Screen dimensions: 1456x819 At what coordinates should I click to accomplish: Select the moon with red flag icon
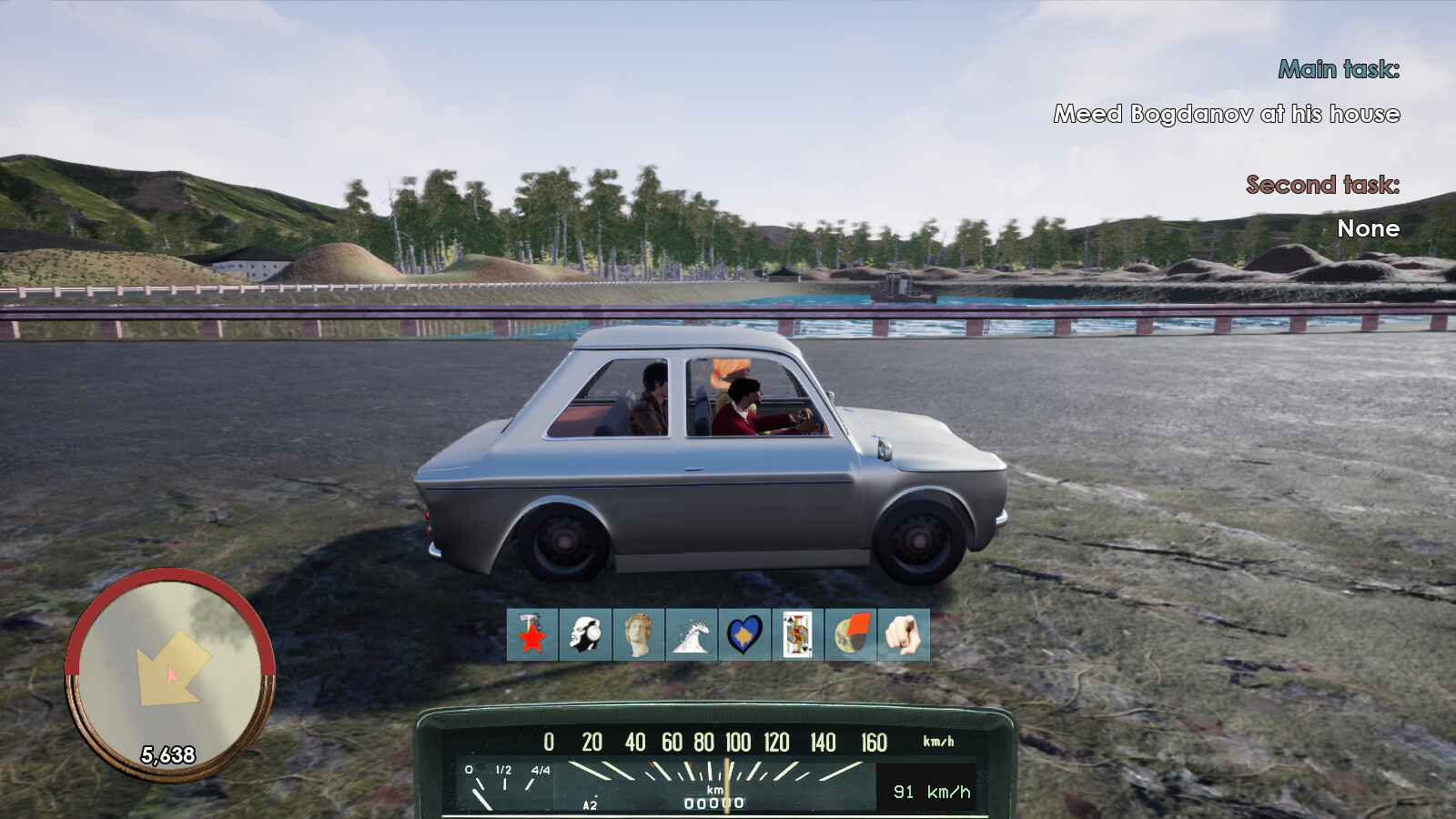coord(851,634)
